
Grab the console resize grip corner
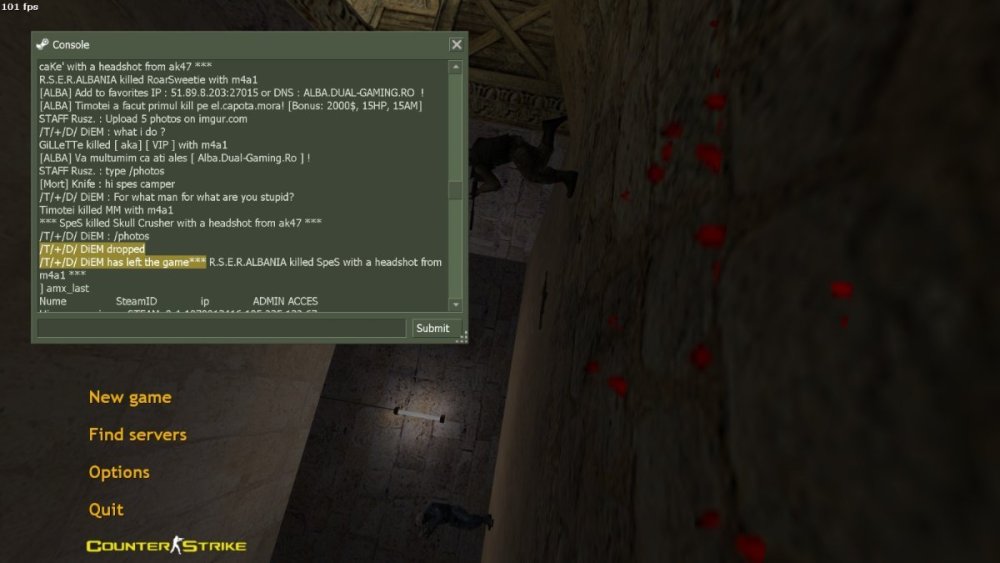click(x=461, y=338)
